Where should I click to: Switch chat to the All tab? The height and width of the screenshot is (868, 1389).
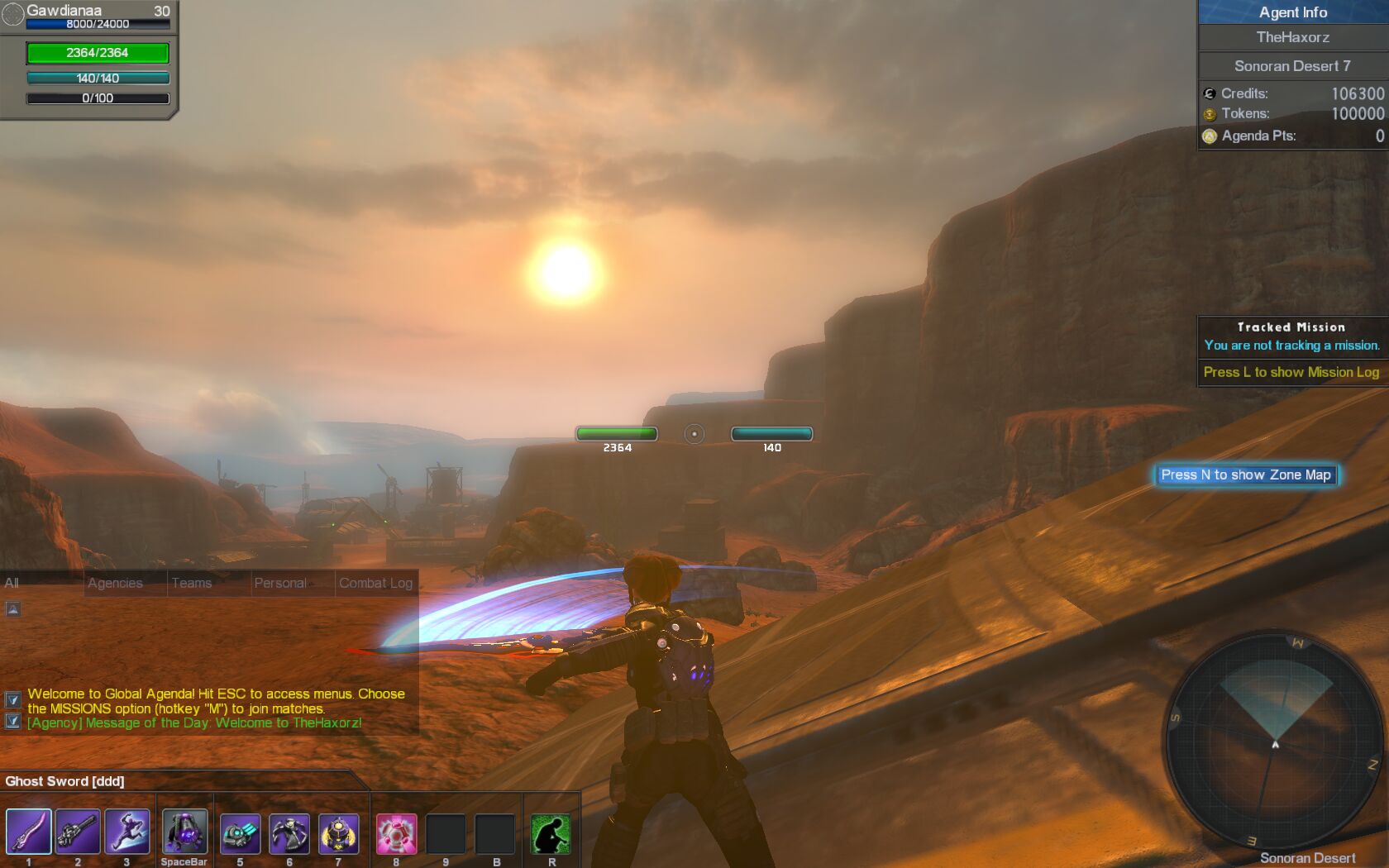(12, 583)
